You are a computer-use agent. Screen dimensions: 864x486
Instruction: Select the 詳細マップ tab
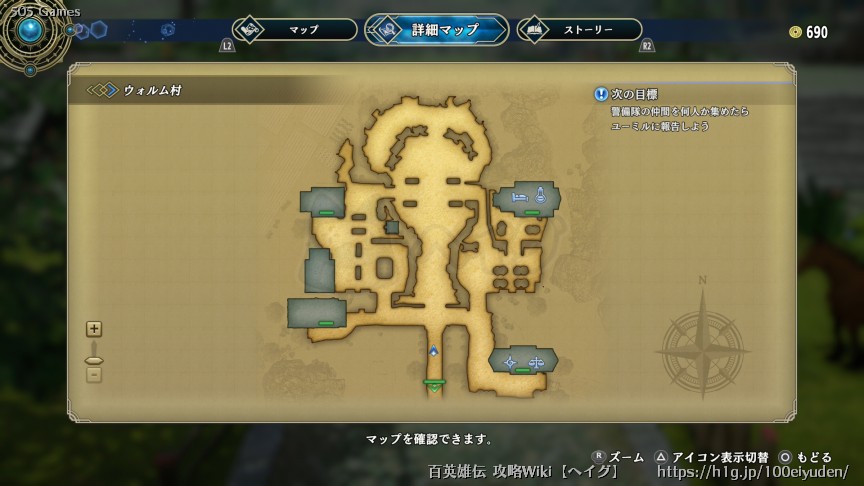436,30
